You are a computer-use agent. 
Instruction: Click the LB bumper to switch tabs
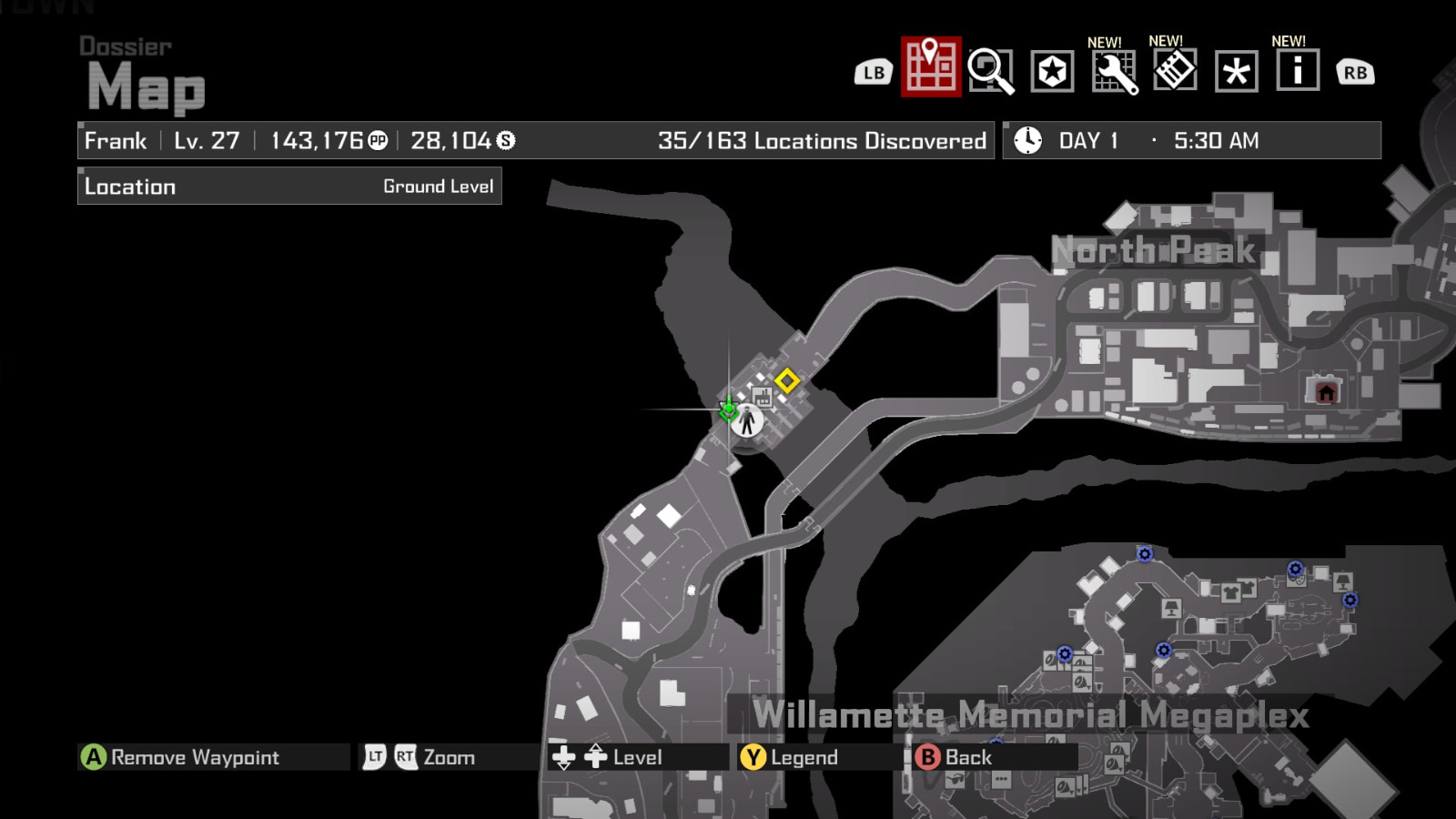873,71
